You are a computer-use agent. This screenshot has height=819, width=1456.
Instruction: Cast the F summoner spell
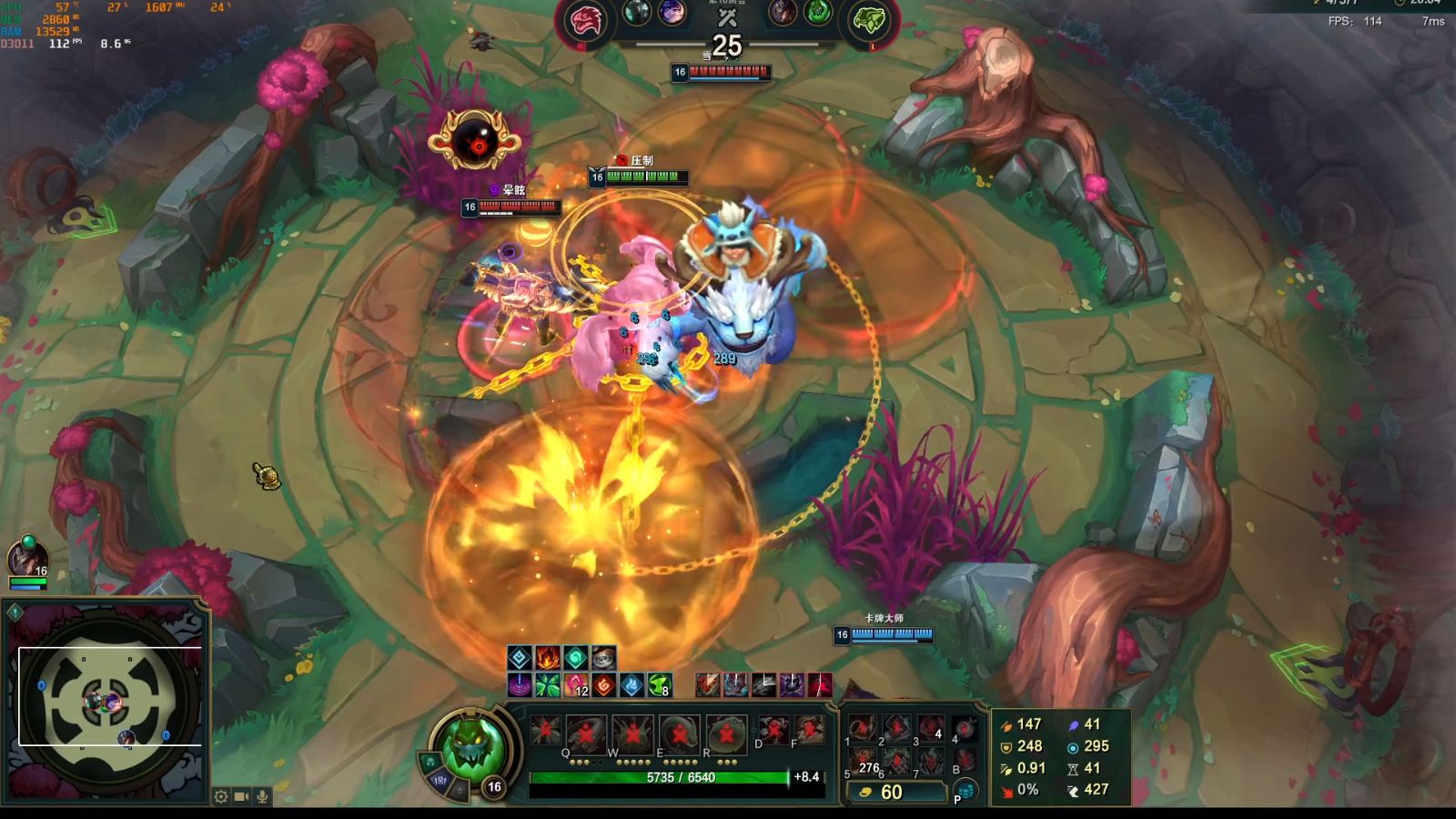coord(808,729)
